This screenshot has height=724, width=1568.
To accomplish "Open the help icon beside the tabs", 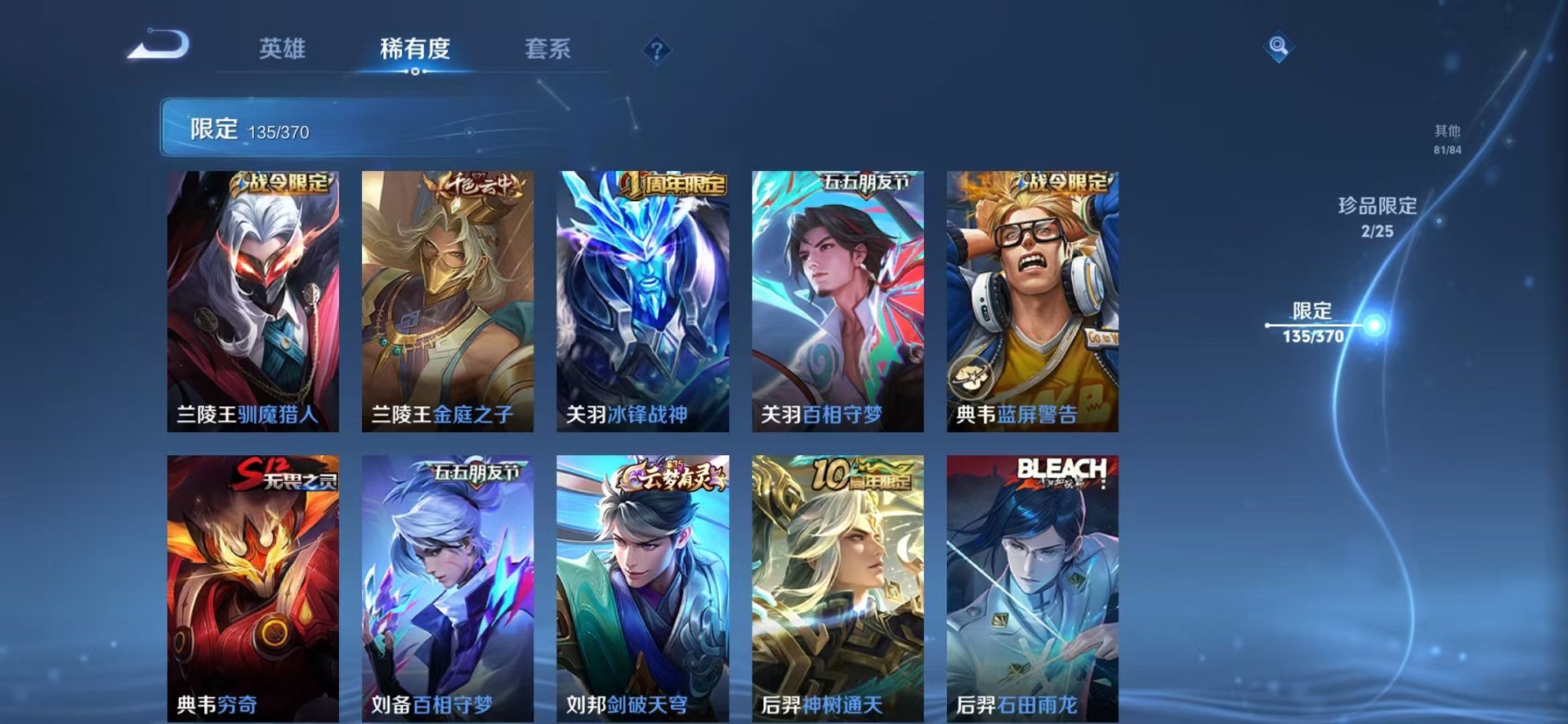I will pyautogui.click(x=657, y=50).
